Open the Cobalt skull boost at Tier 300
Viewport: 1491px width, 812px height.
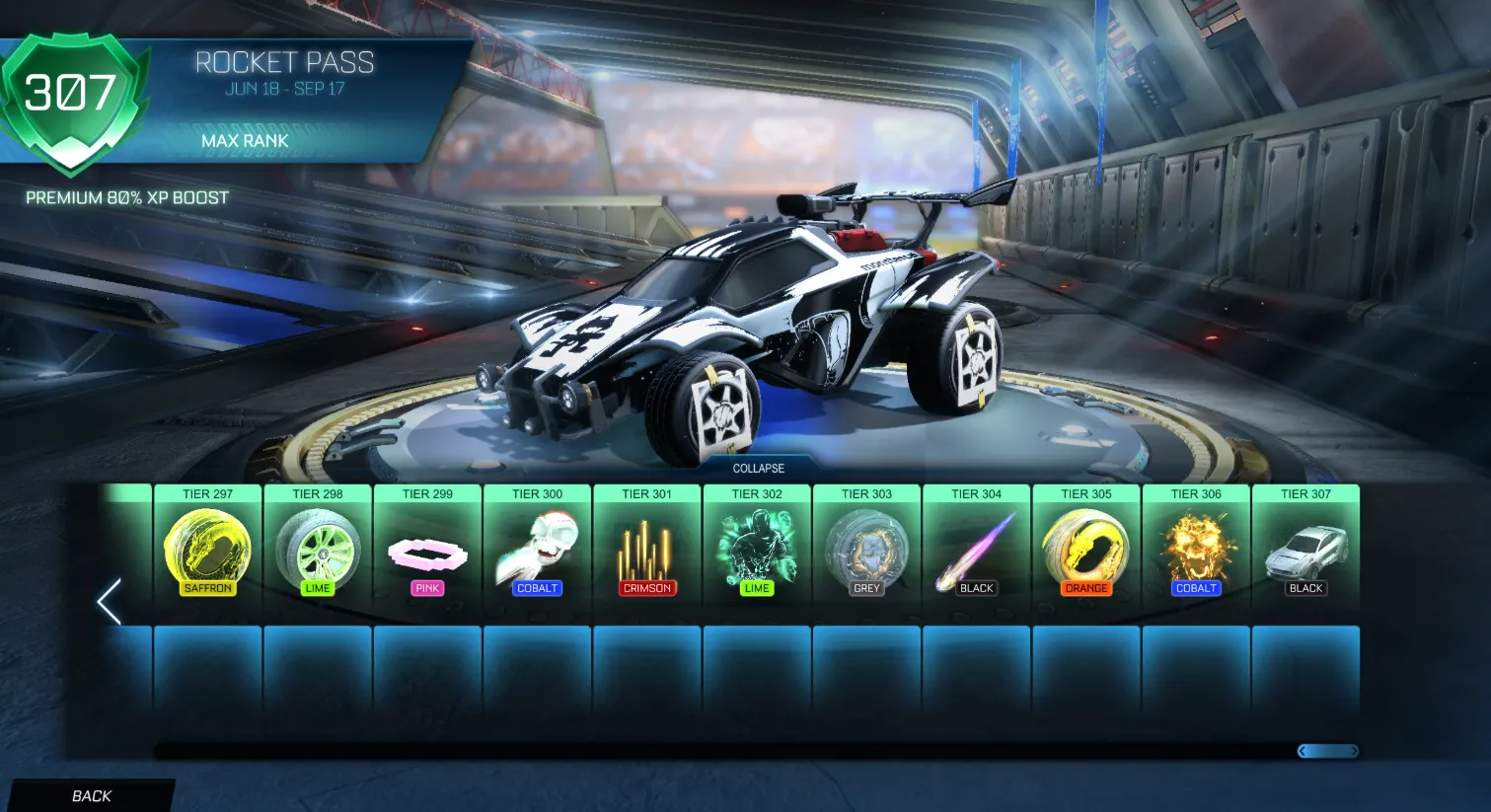tap(537, 551)
